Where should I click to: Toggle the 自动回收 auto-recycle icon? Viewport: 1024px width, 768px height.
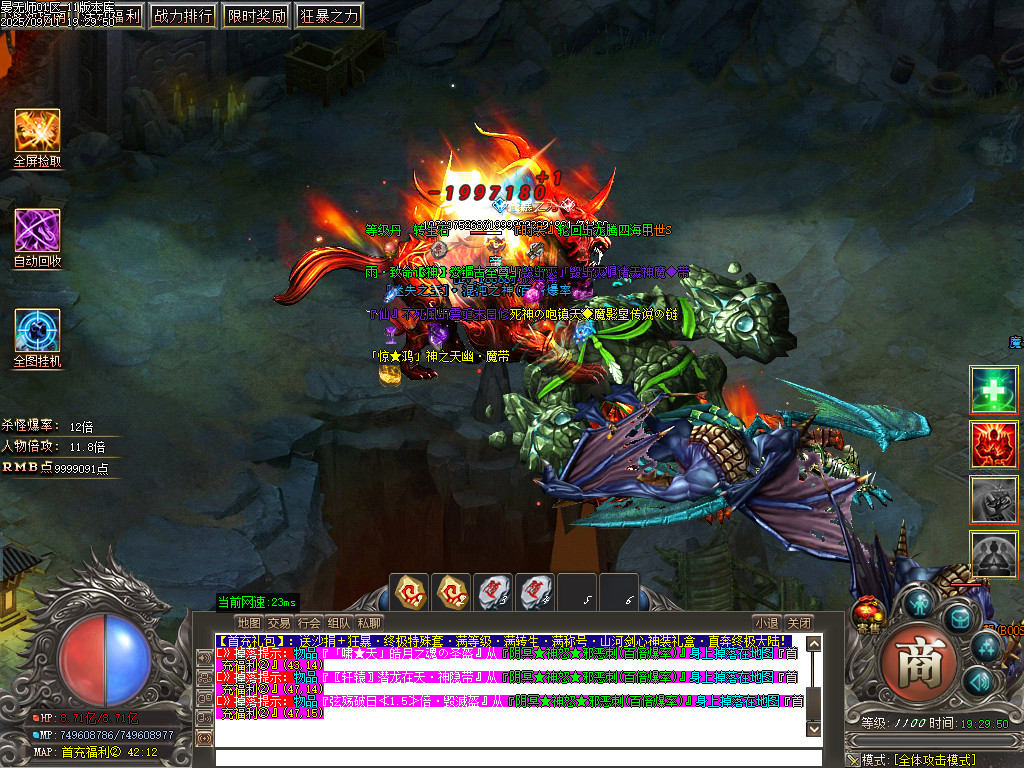[37, 231]
